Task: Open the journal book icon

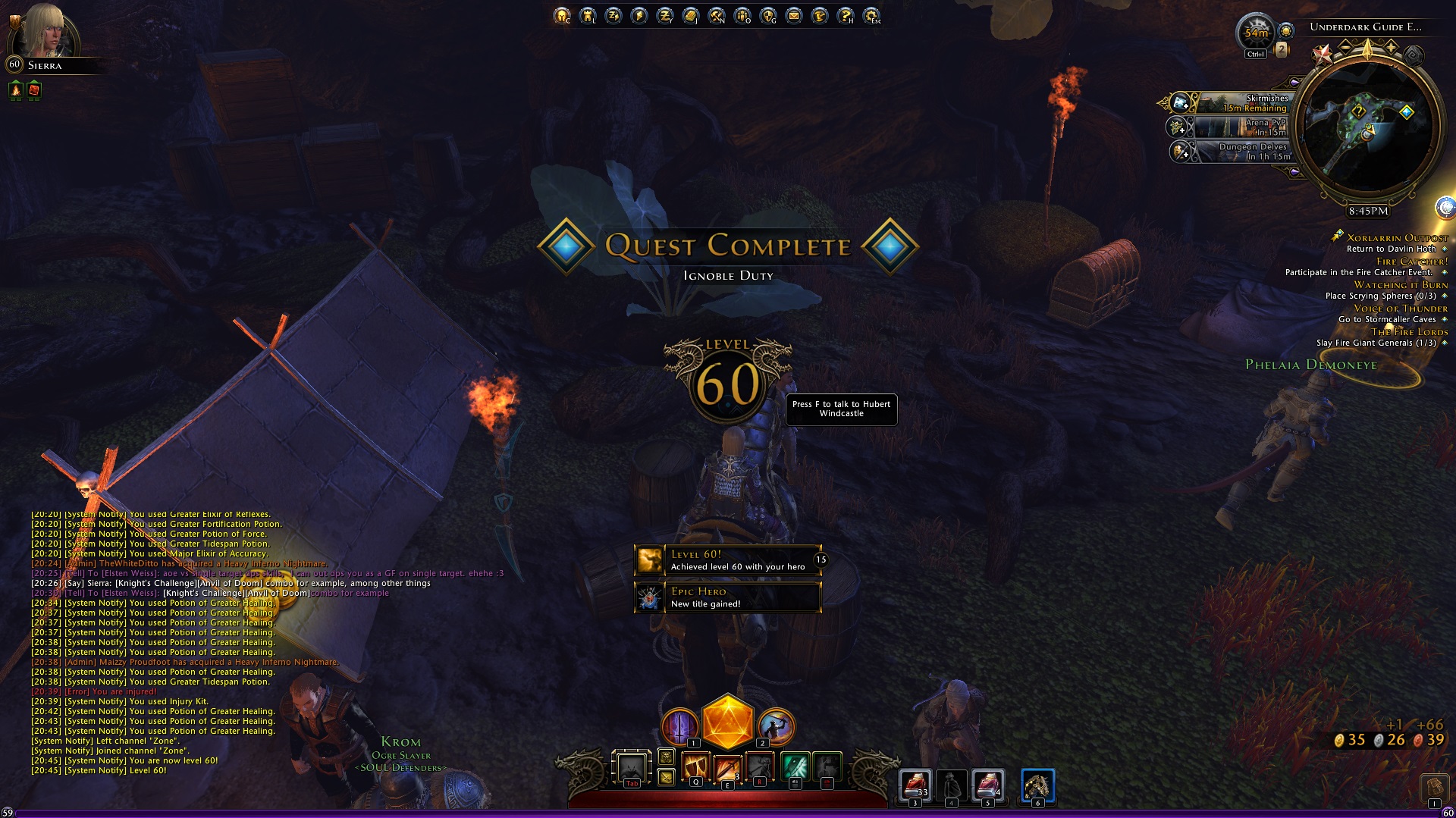Action: pos(691,15)
